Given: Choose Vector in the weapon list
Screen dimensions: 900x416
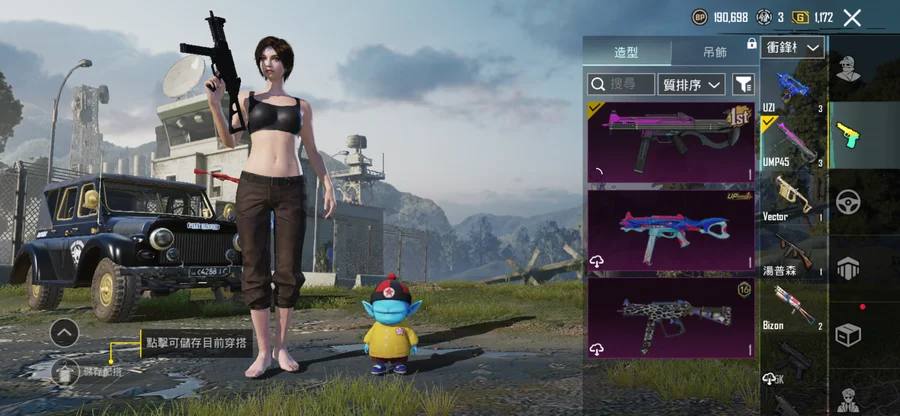Looking at the screenshot, I should click(792, 196).
